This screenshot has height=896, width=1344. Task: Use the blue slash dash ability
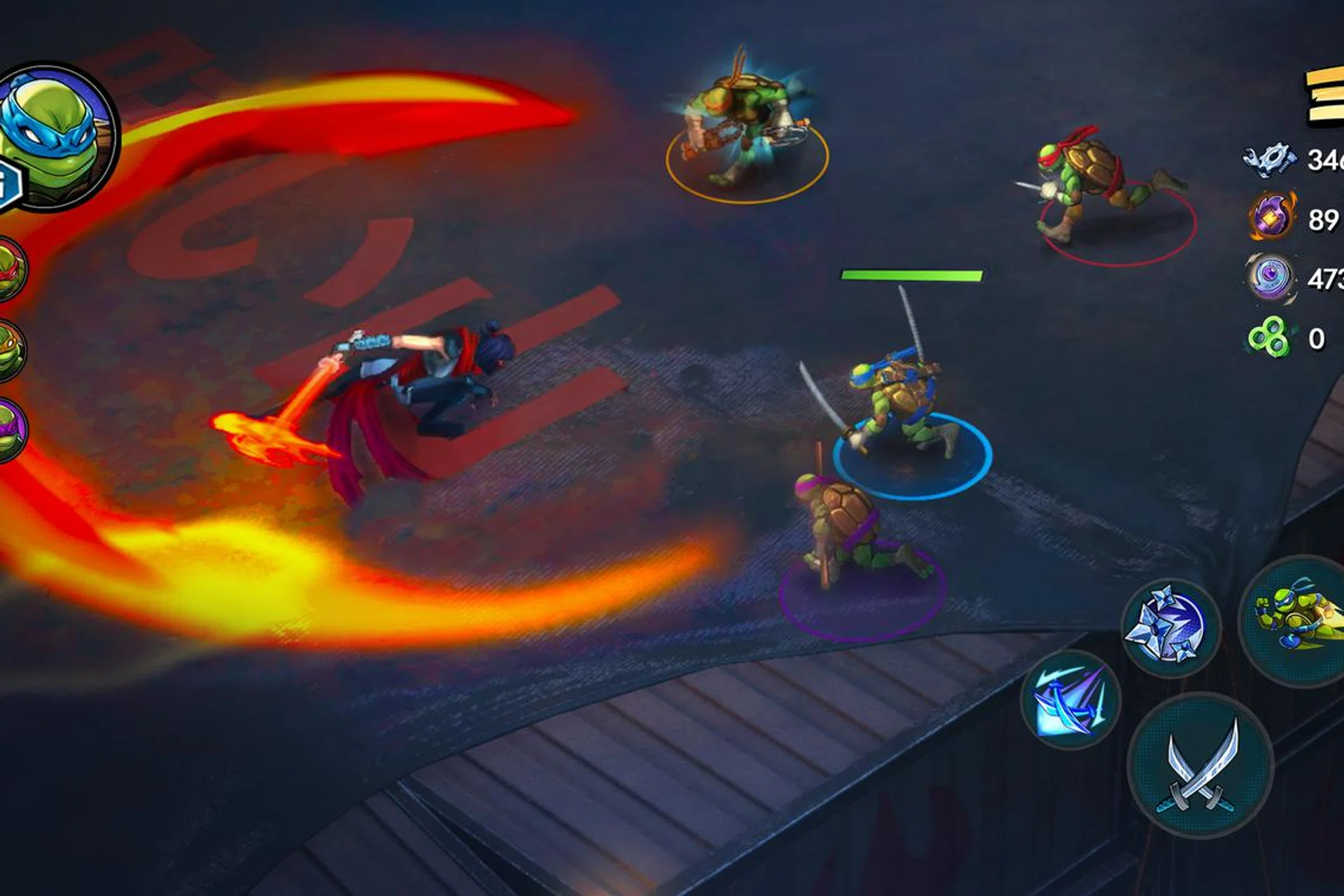click(1070, 700)
